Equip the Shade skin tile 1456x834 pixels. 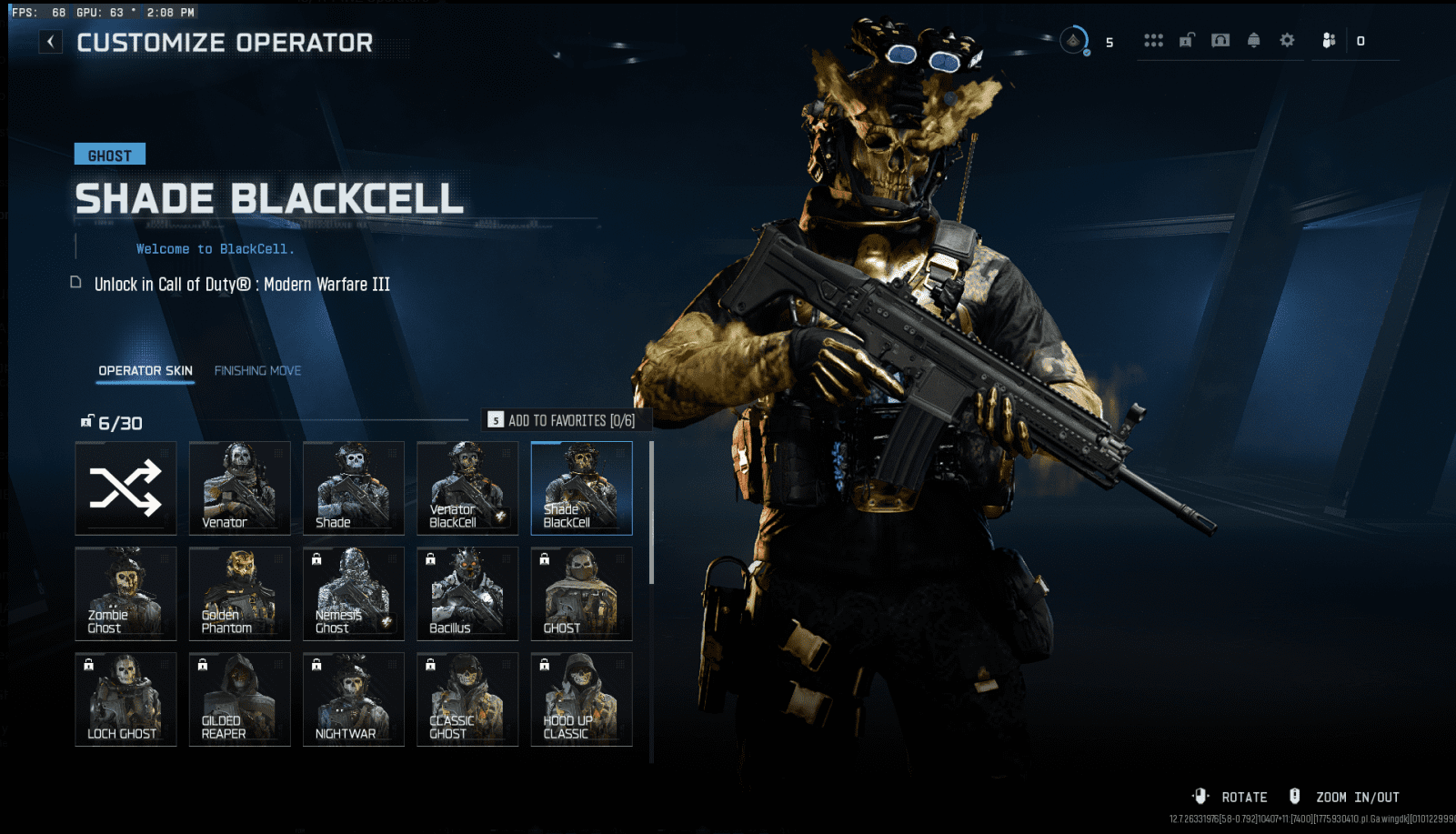[x=354, y=488]
